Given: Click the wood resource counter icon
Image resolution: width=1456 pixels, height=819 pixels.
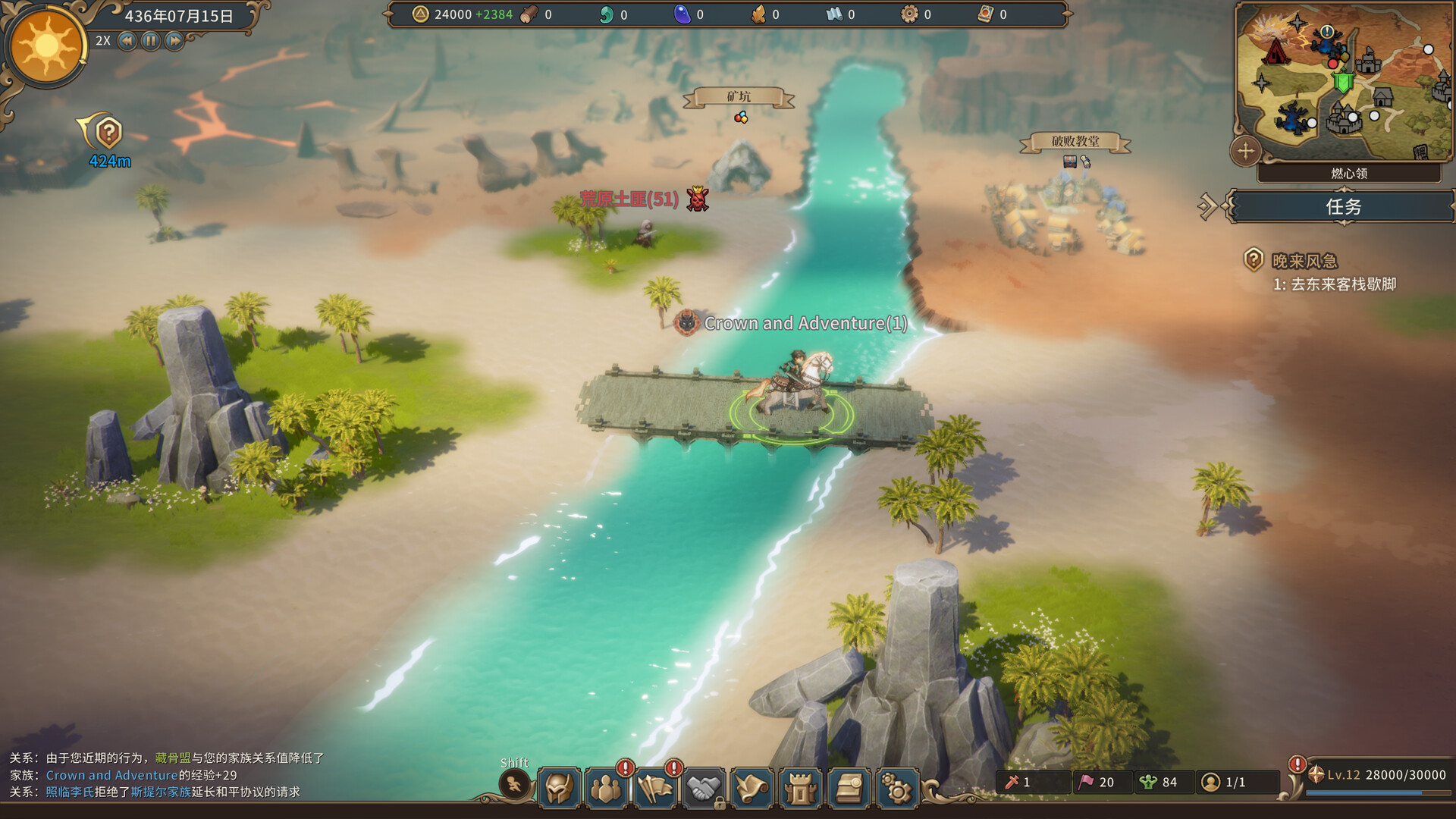Looking at the screenshot, I should pyautogui.click(x=531, y=14).
